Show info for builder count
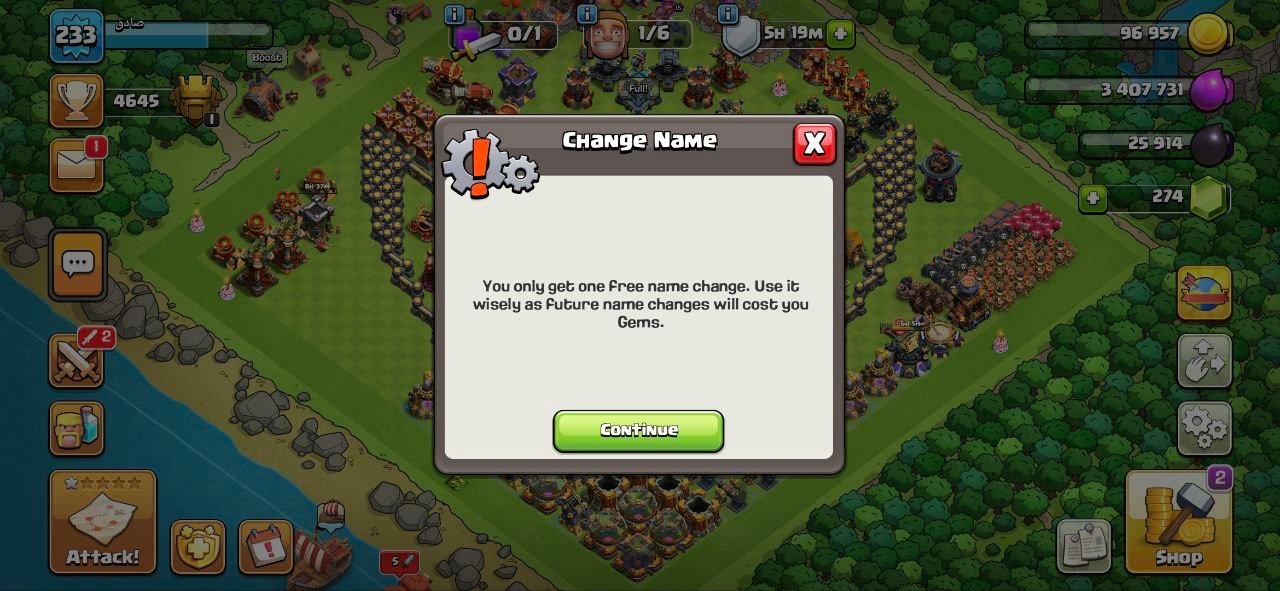Viewport: 1280px width, 591px height. tap(587, 14)
